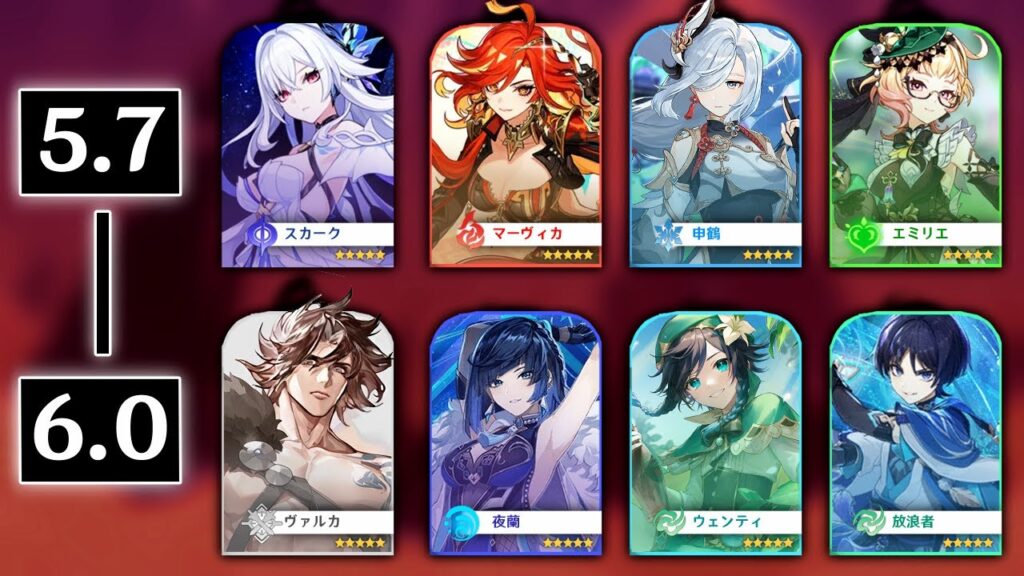Select the Skirk (スカーク) character card
The height and width of the screenshot is (576, 1024).
307,145
